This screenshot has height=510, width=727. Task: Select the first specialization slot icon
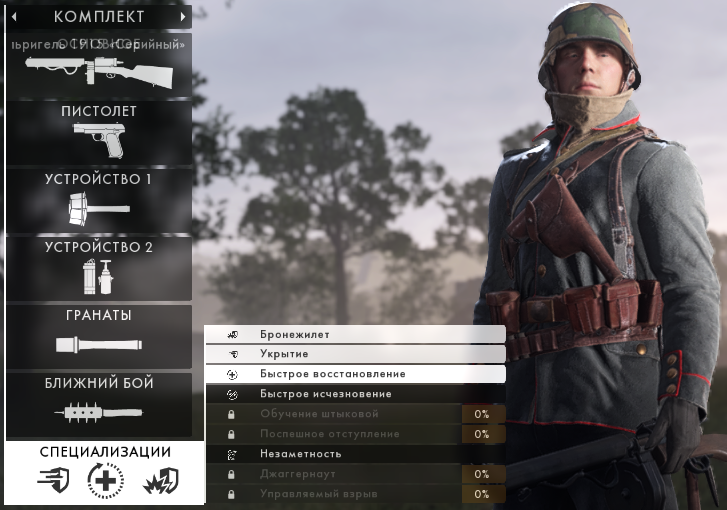click(54, 481)
